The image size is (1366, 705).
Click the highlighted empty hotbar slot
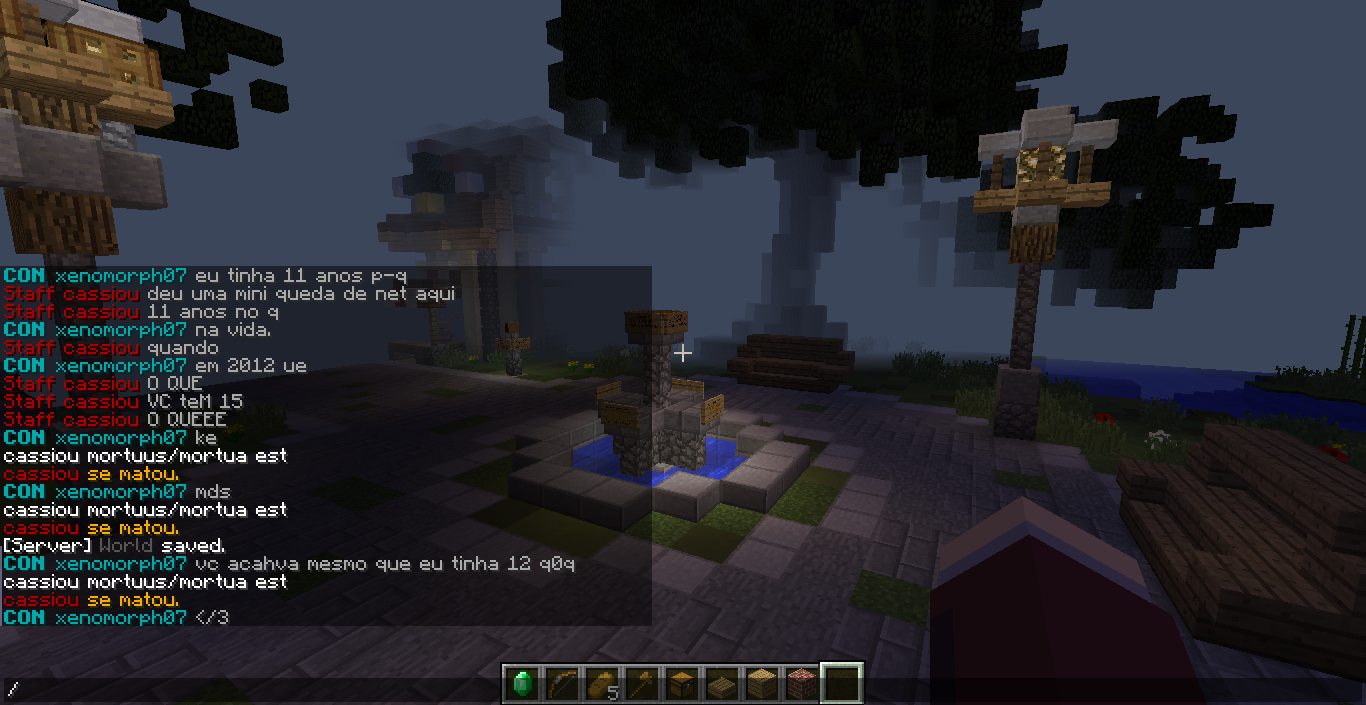click(x=842, y=684)
